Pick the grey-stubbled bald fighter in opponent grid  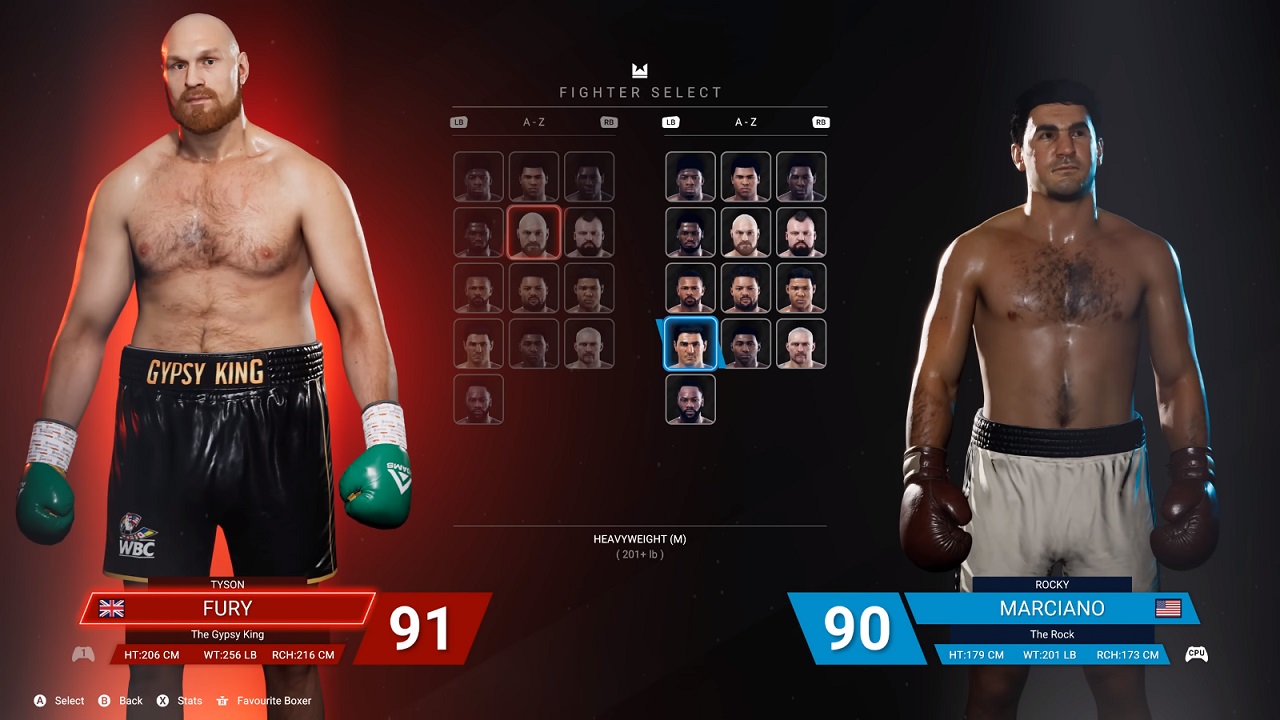tap(801, 344)
